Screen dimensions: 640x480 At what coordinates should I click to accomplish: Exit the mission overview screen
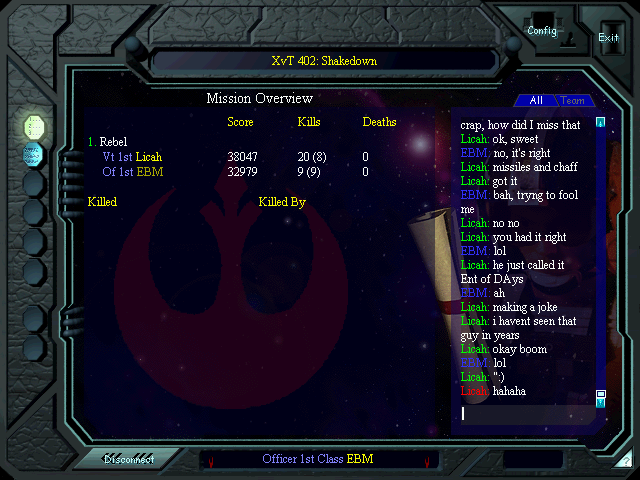point(608,37)
